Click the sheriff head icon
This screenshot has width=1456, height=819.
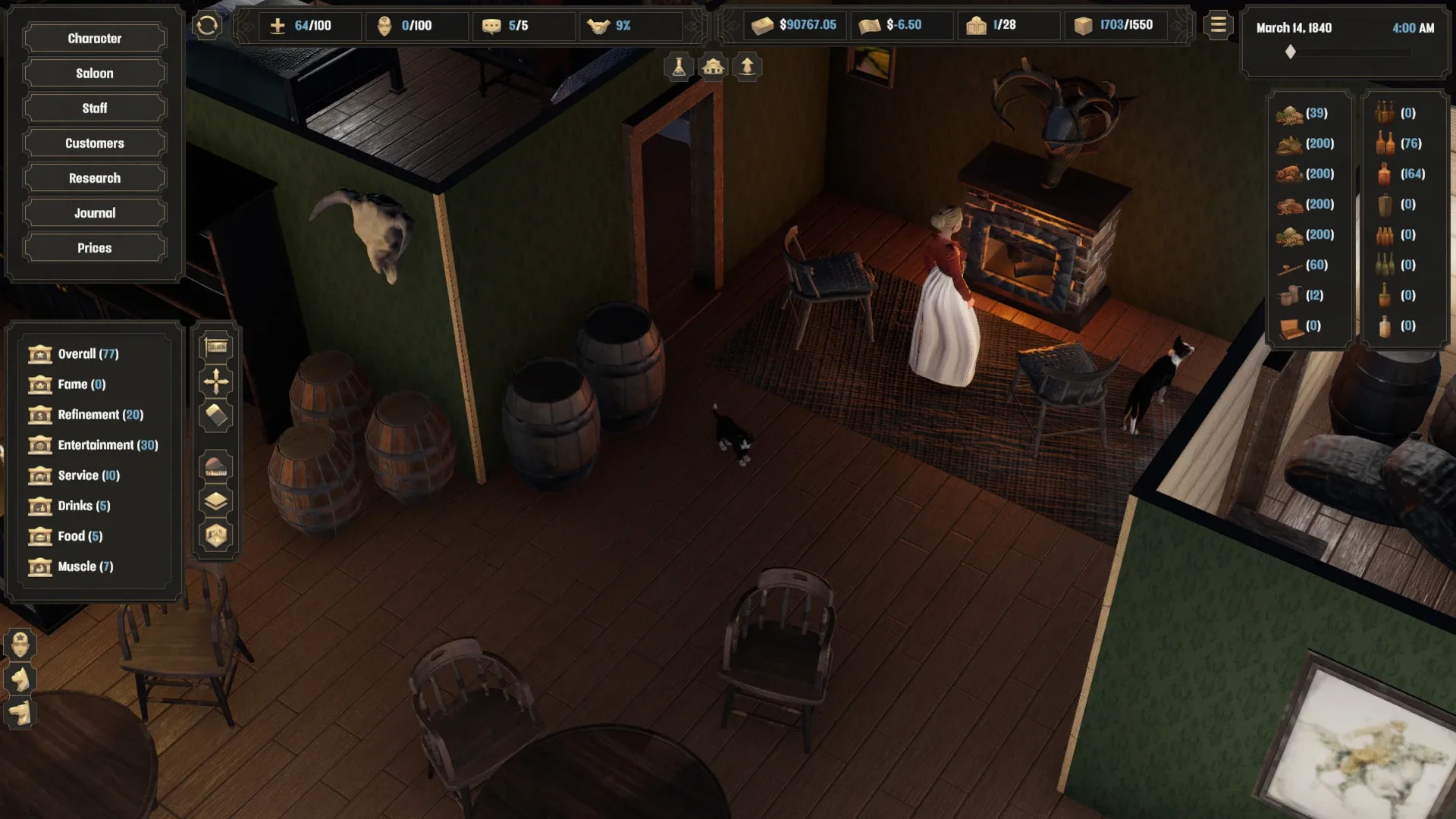(20, 645)
